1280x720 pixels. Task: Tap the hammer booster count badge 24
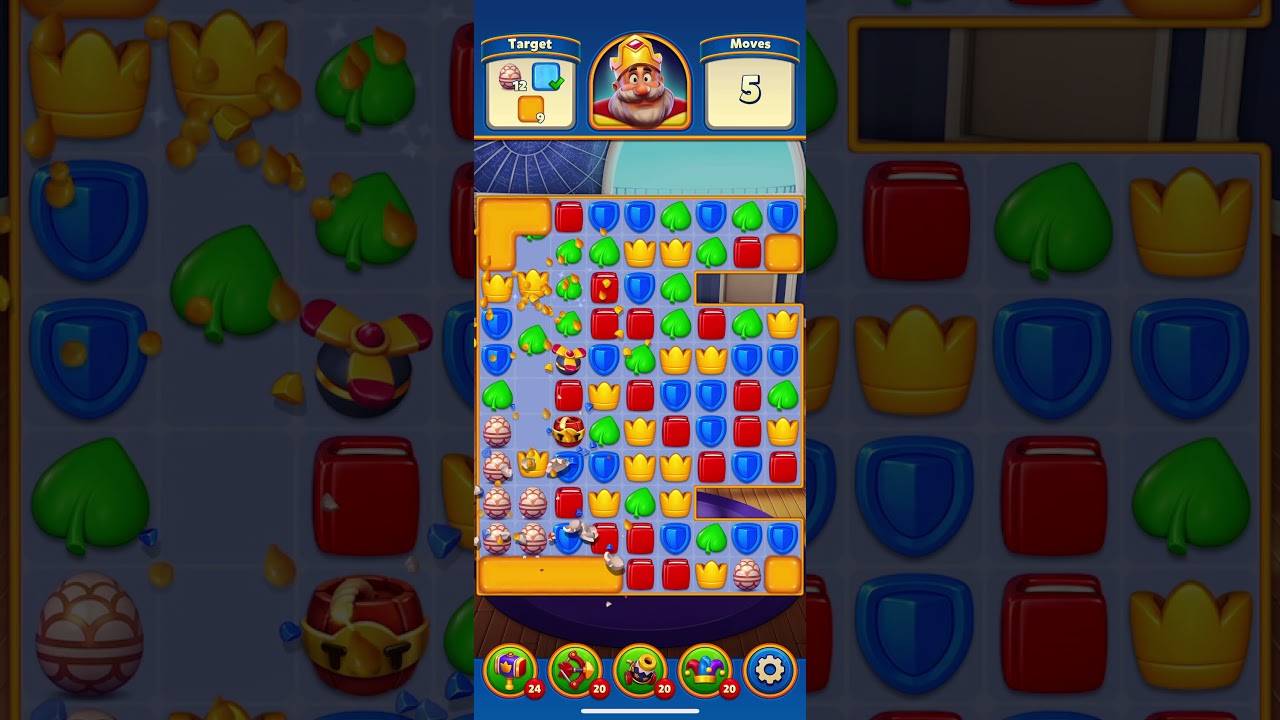click(533, 689)
